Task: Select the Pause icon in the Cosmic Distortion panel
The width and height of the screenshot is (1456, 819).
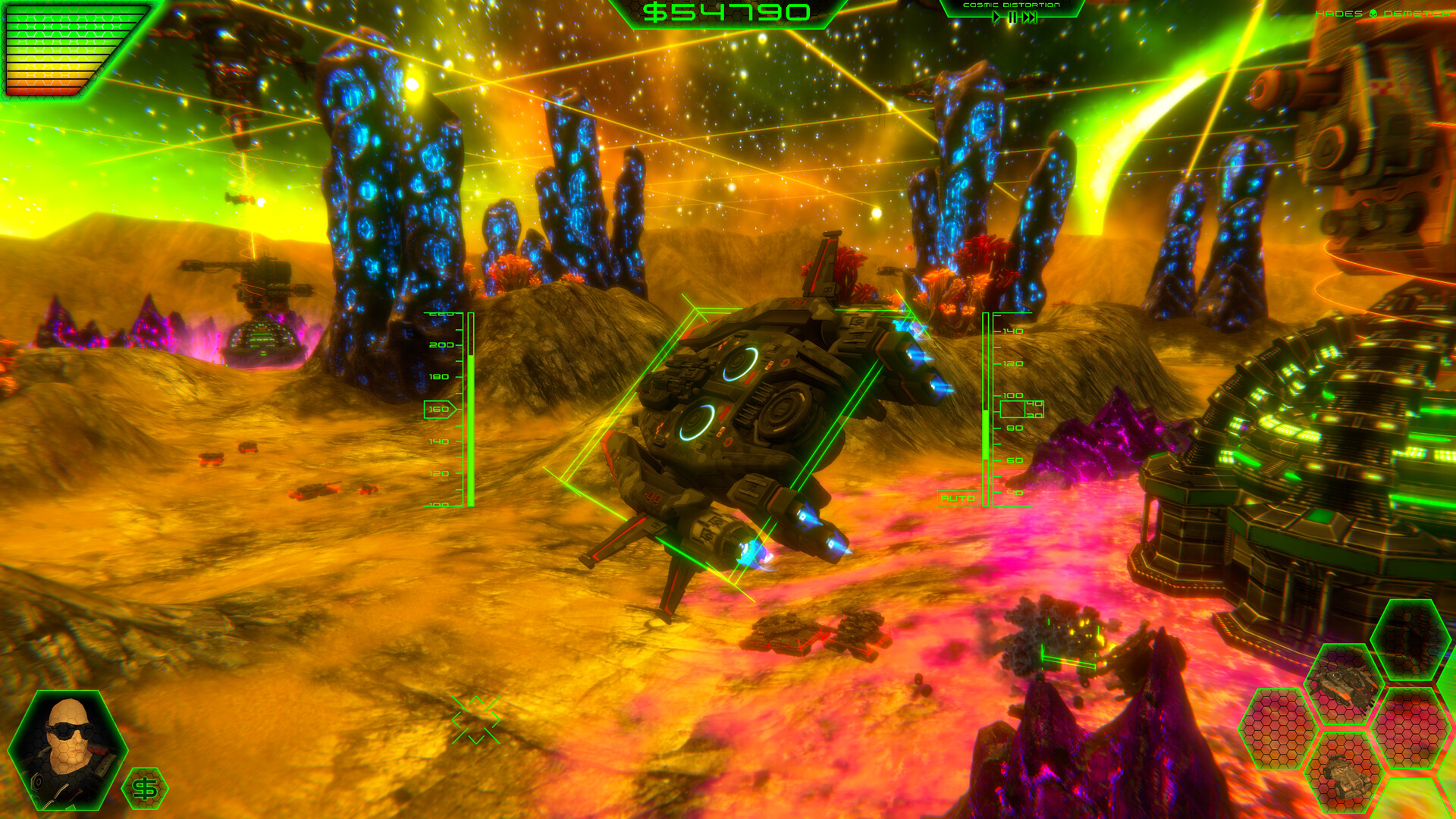Action: point(1013,17)
